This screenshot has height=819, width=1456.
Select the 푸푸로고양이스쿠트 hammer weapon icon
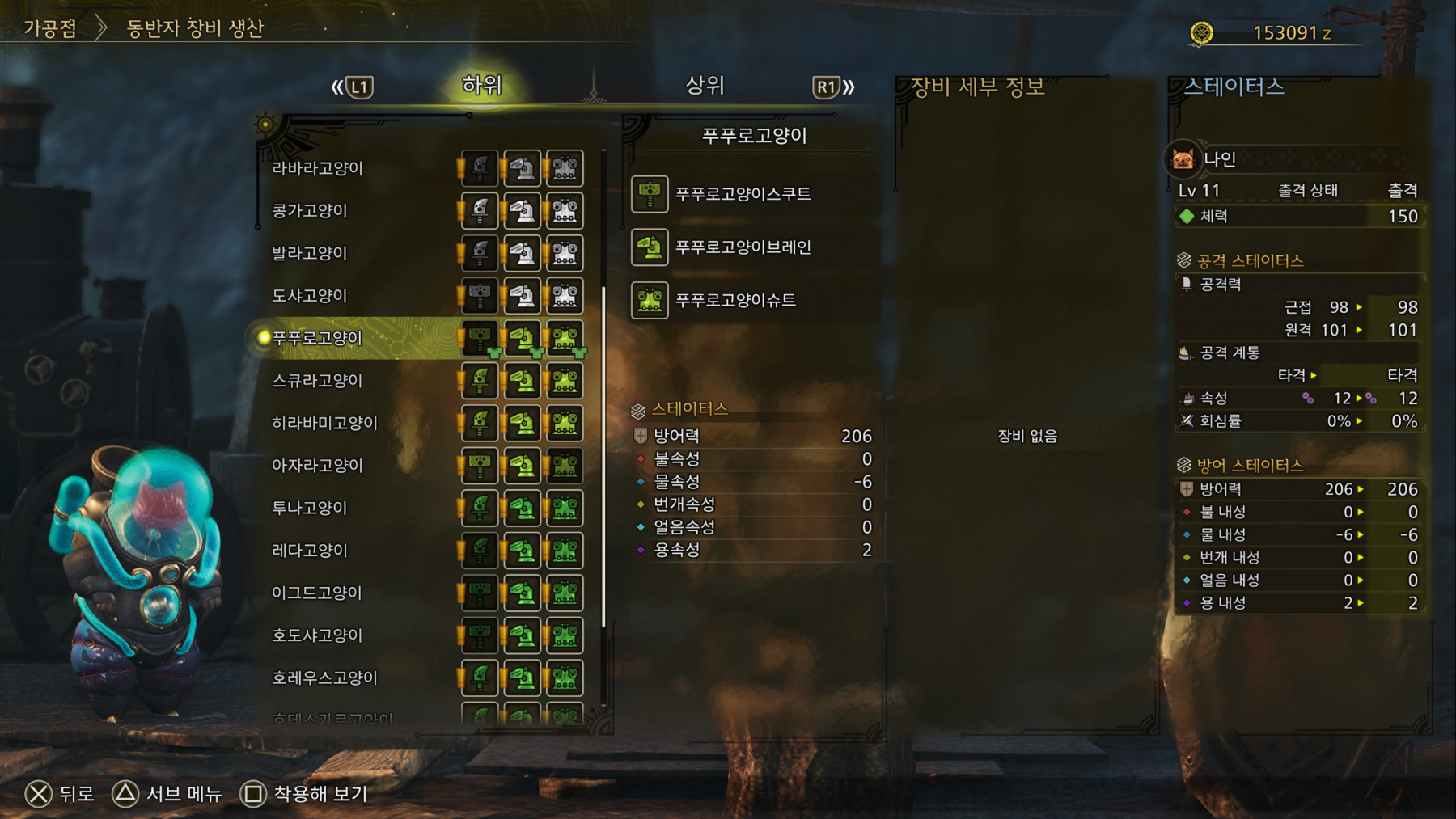pyautogui.click(x=650, y=194)
